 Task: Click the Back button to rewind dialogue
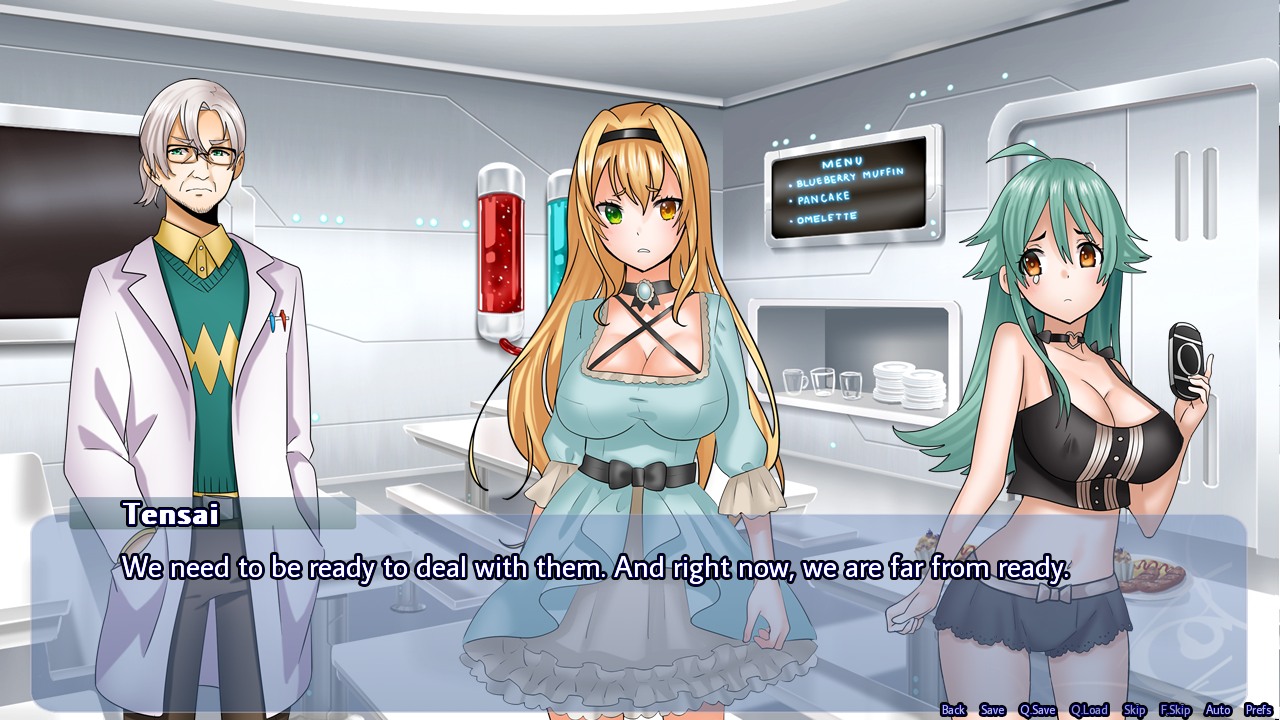(x=953, y=708)
